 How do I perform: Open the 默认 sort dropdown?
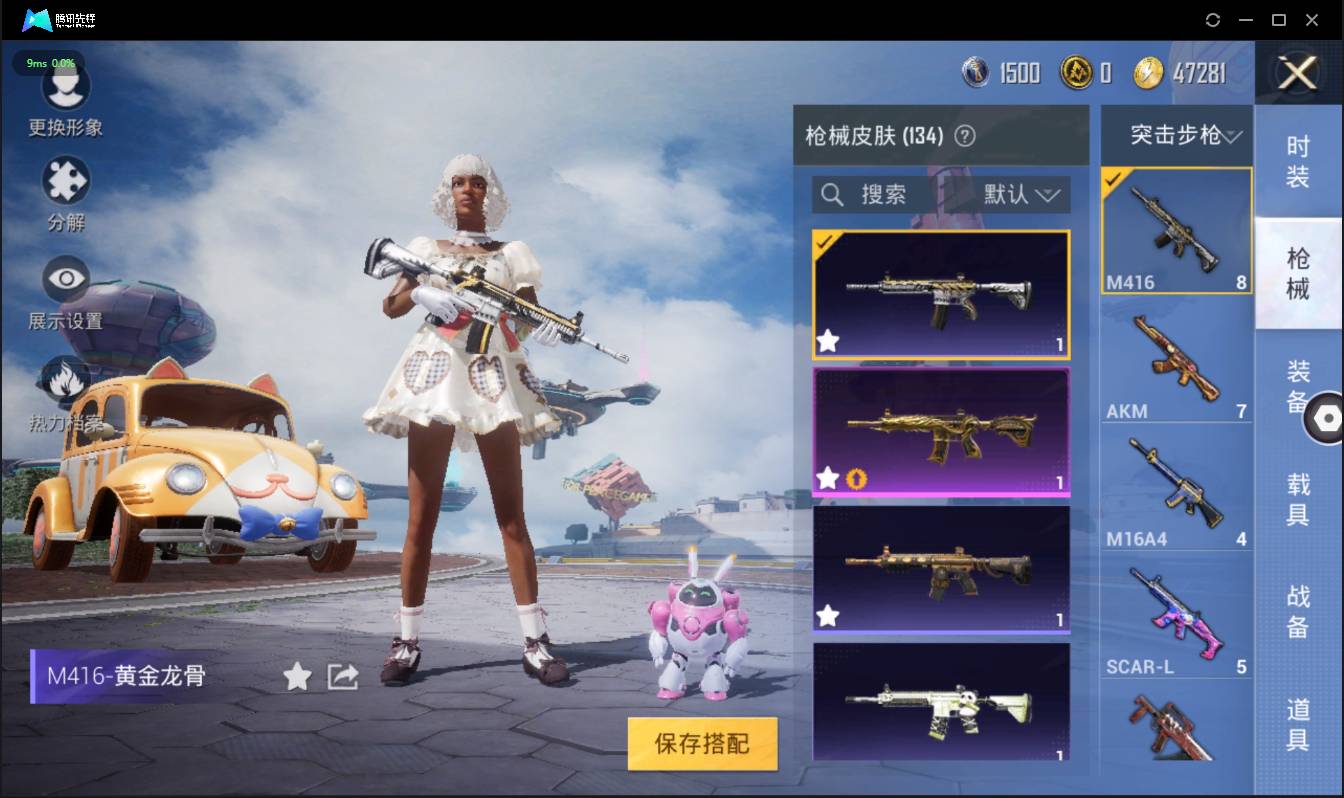pos(1018,195)
